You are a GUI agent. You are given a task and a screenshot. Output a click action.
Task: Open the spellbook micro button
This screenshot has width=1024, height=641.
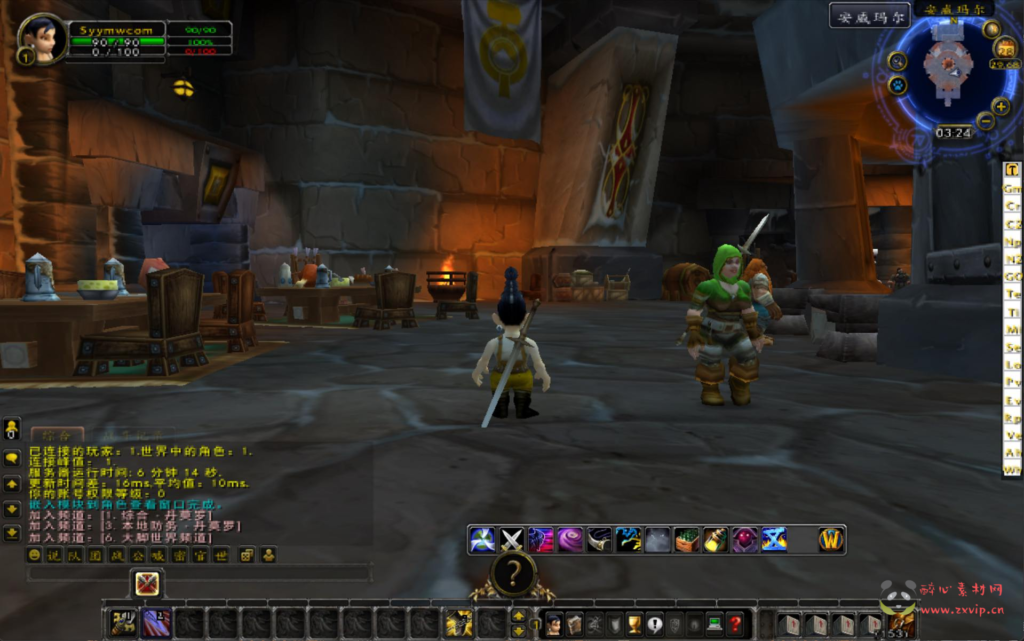click(x=574, y=624)
